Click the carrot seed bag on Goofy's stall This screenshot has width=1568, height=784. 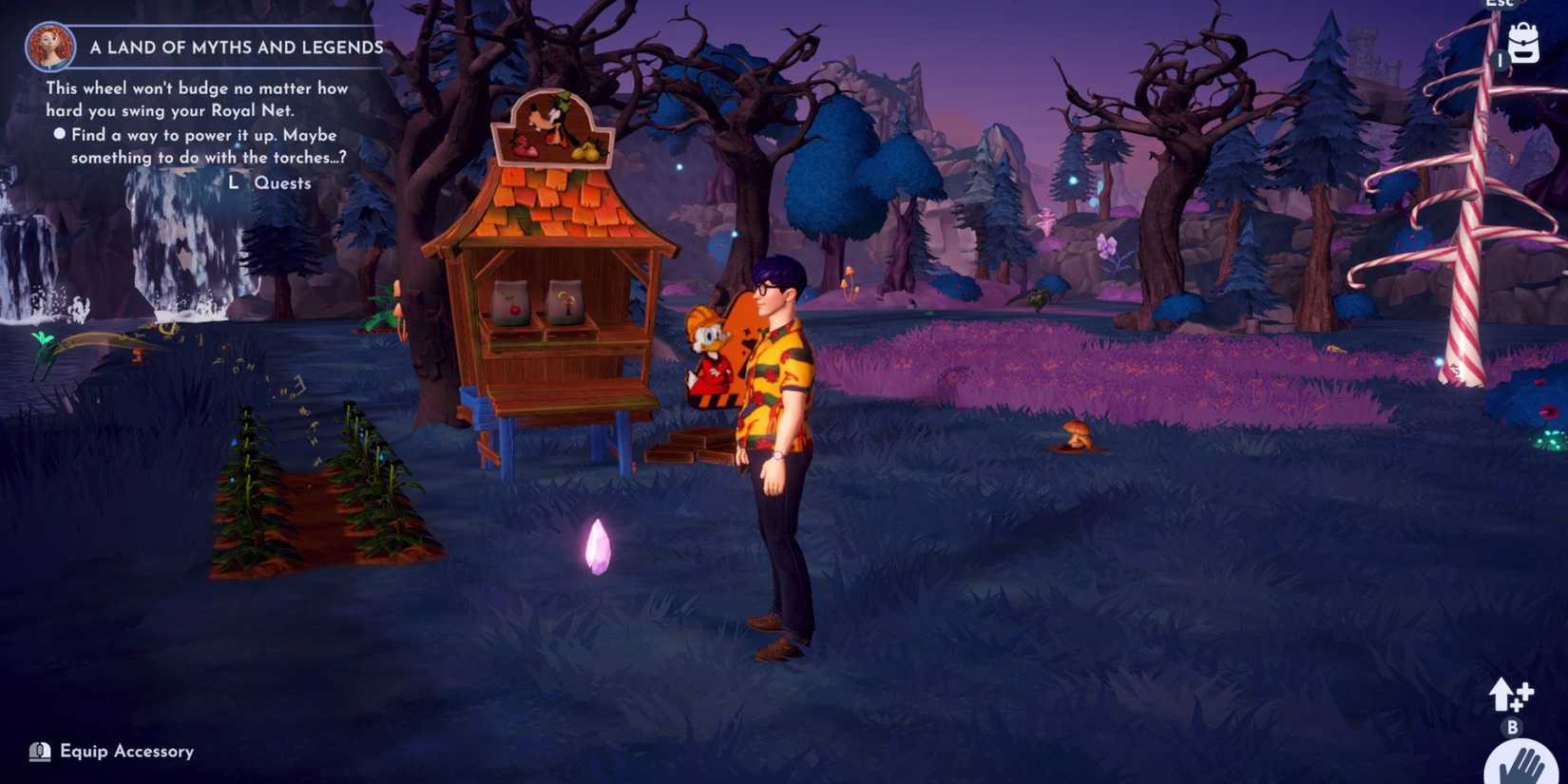point(563,299)
